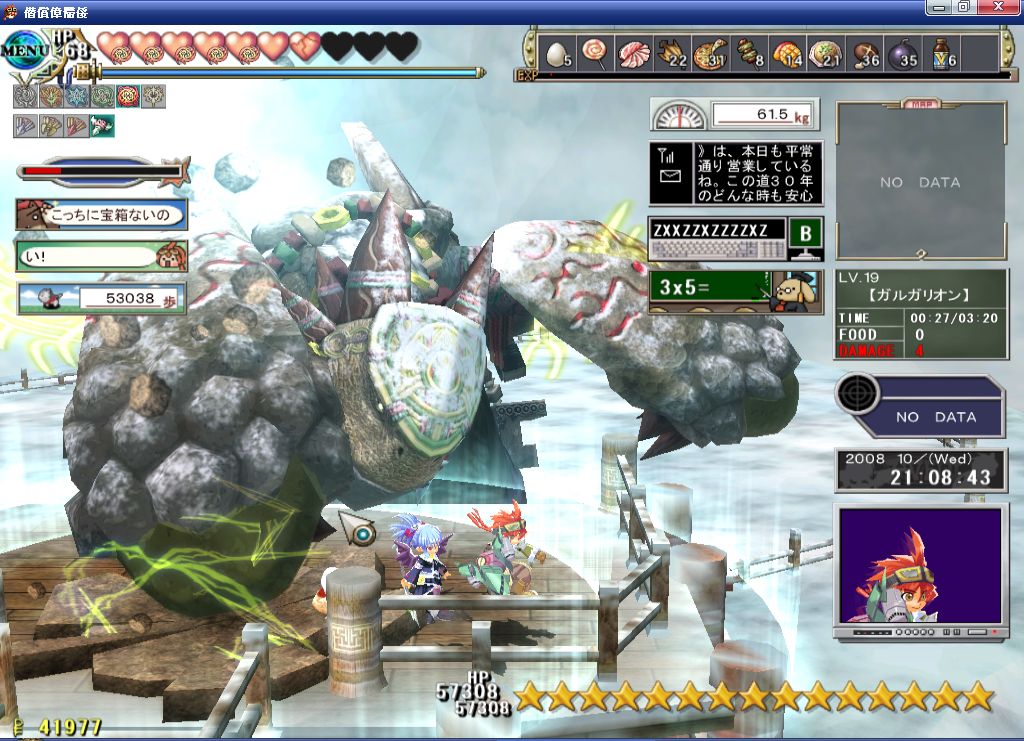This screenshot has height=741, width=1024.
Task: Select the pizza item slot
Action: click(x=709, y=54)
